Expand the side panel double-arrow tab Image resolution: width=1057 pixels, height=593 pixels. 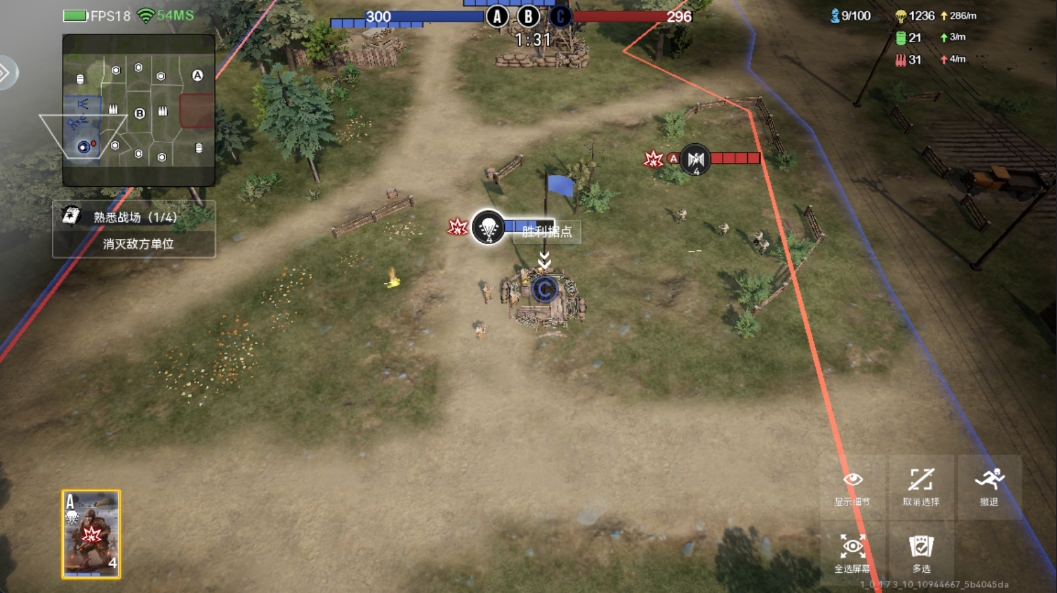point(7,72)
